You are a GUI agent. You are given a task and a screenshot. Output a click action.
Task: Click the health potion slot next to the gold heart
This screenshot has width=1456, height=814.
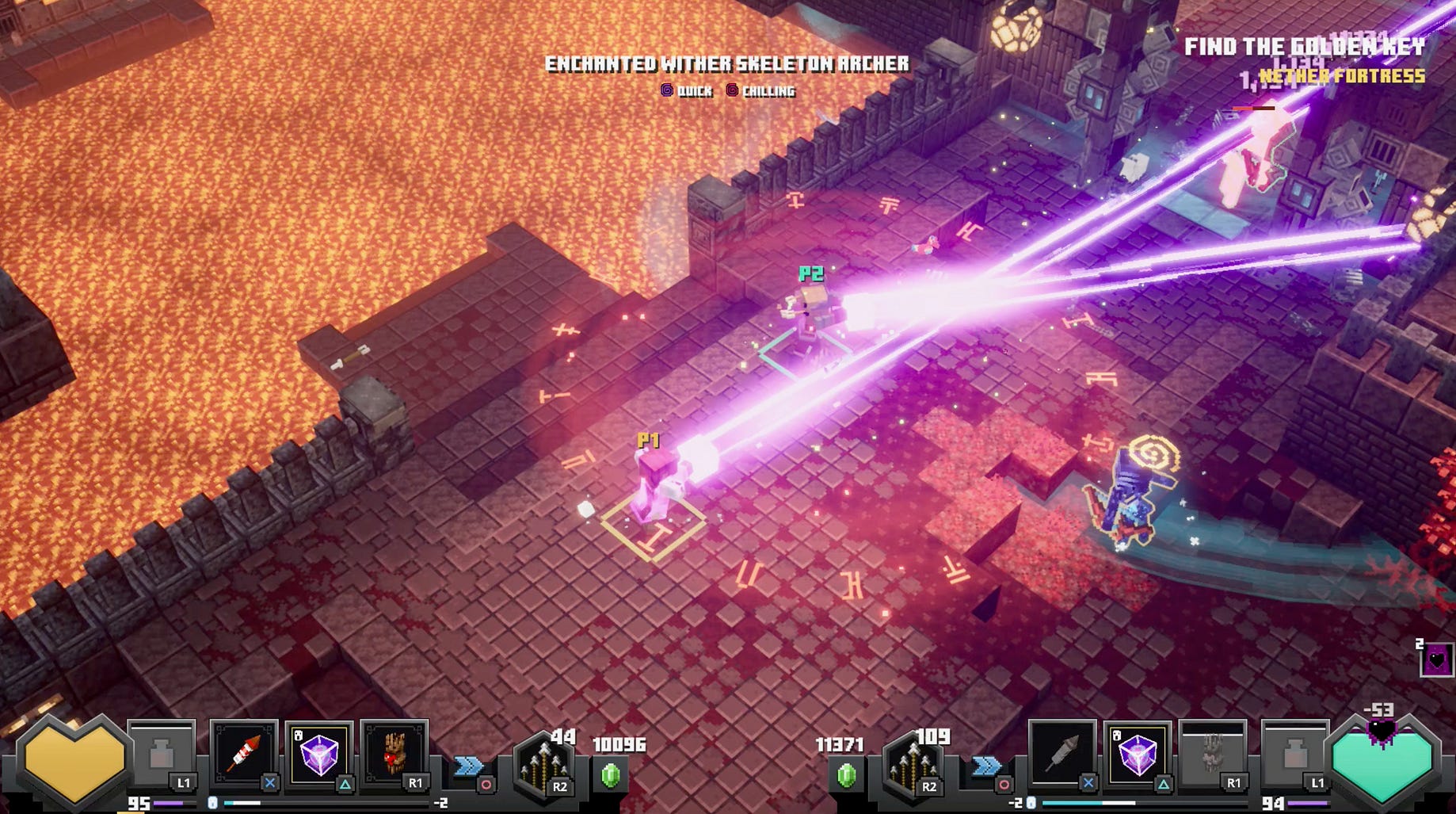point(162,755)
